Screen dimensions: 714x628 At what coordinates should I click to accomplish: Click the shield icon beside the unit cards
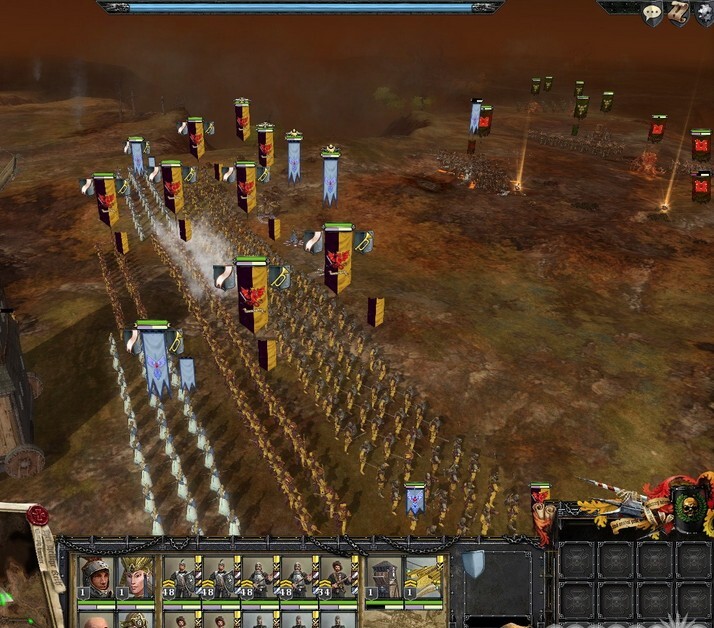(x=473, y=566)
